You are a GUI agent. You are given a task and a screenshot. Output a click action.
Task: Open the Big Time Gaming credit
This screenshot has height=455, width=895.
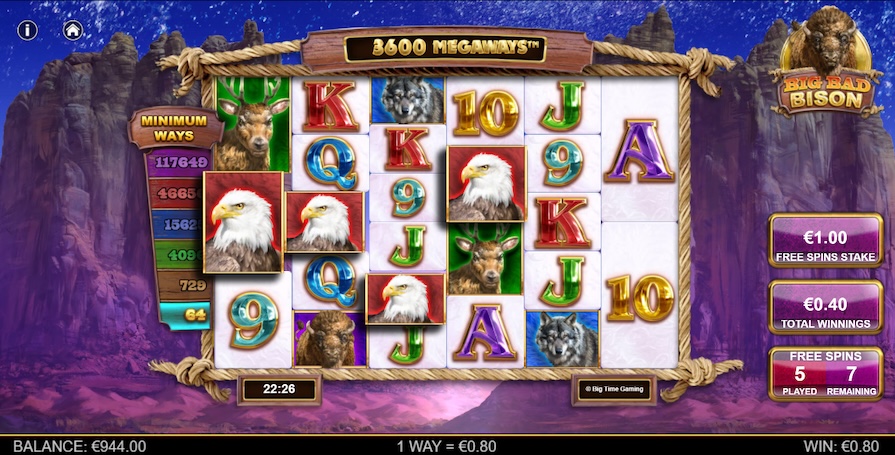613,389
